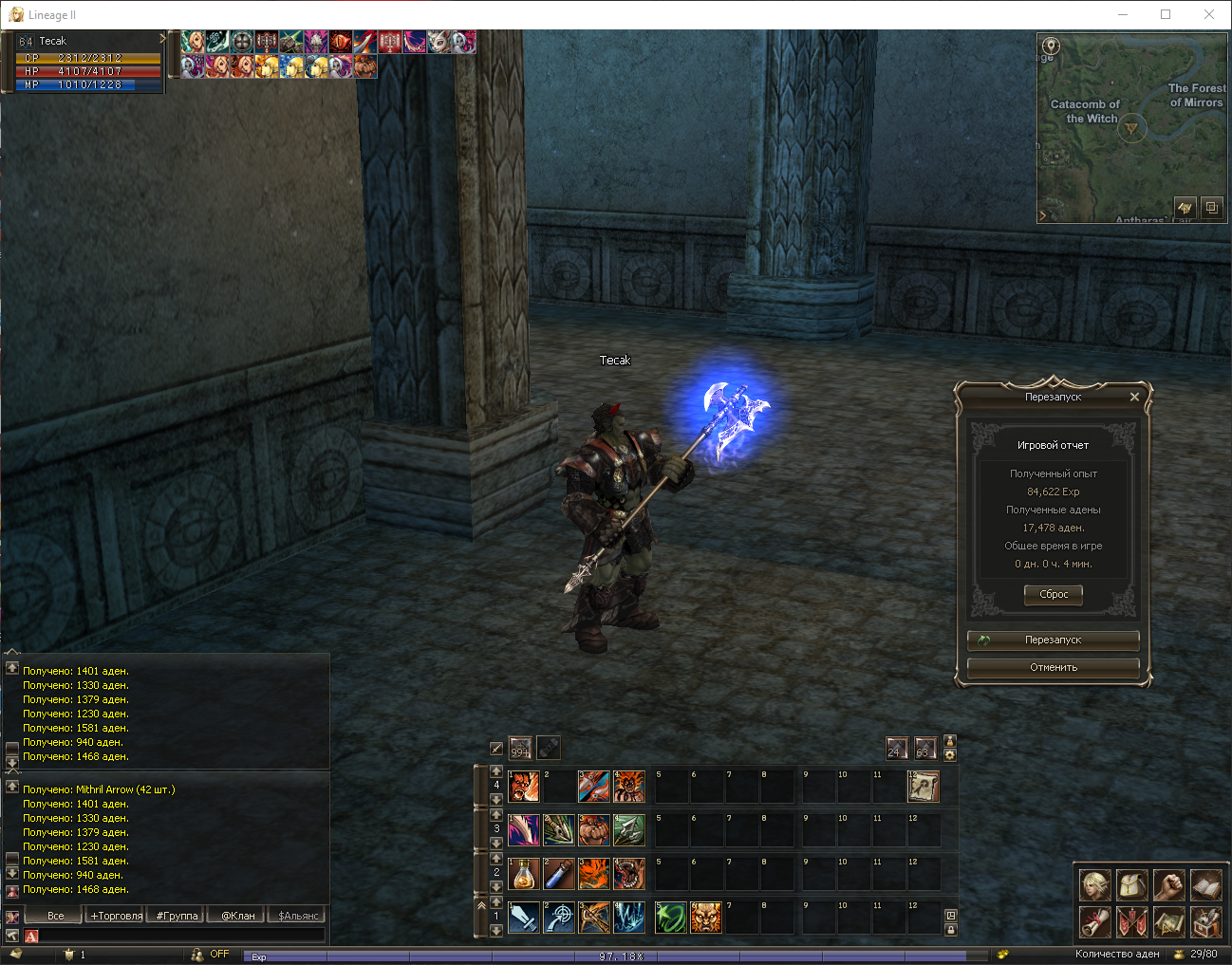The height and width of the screenshot is (965, 1232).
Task: Open the skills open-book icon
Action: (x=1205, y=885)
